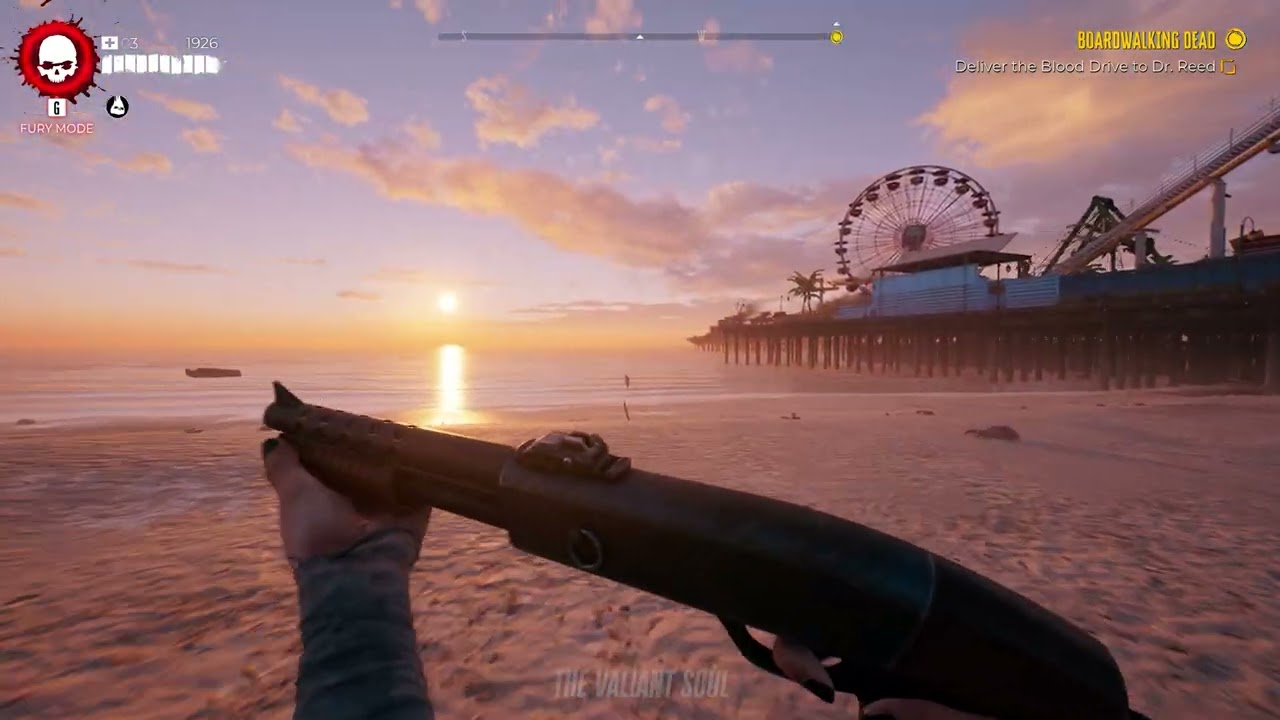Open the Boardwalking Dead quest tracker

coord(1146,40)
